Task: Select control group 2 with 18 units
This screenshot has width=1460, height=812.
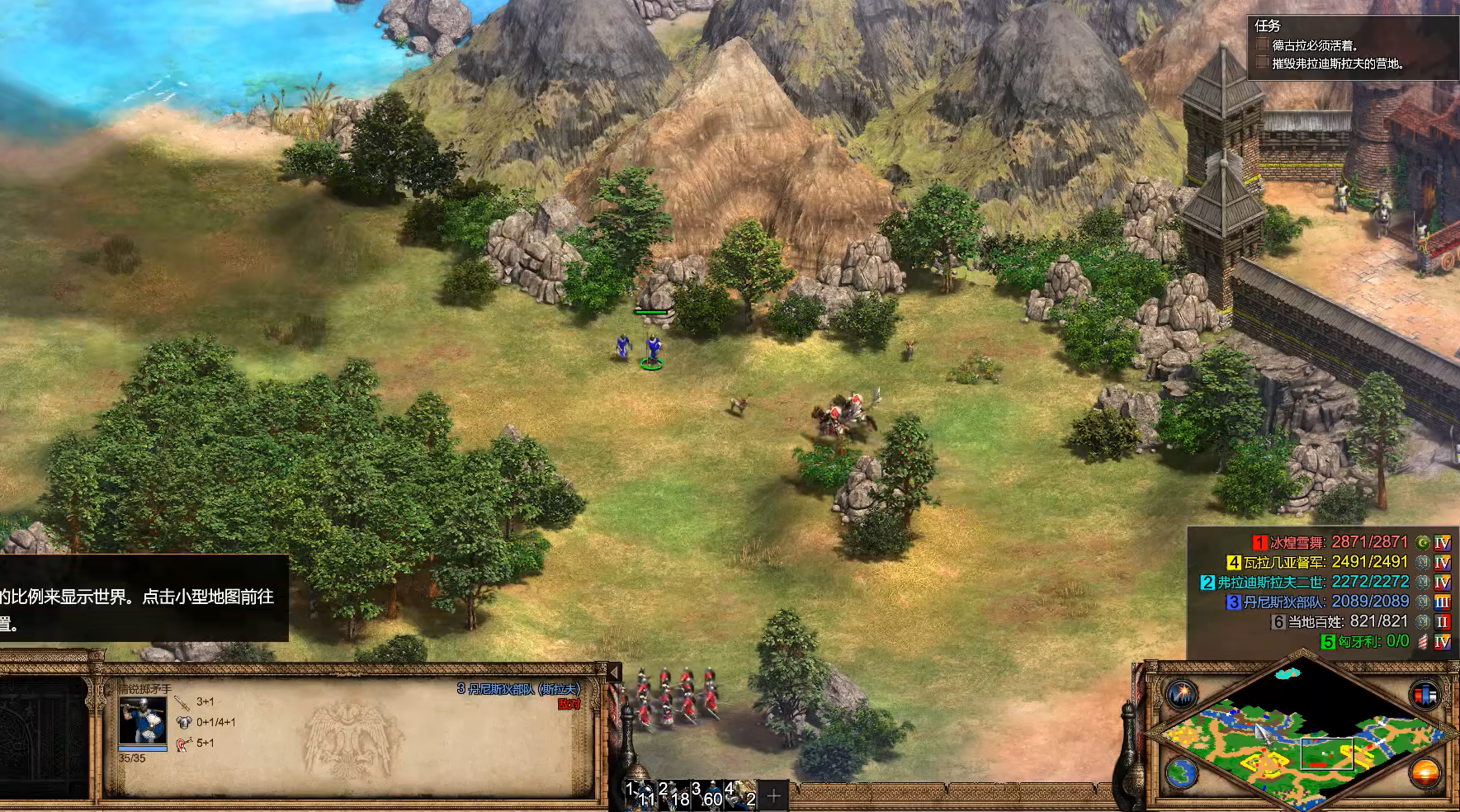Action: click(673, 795)
